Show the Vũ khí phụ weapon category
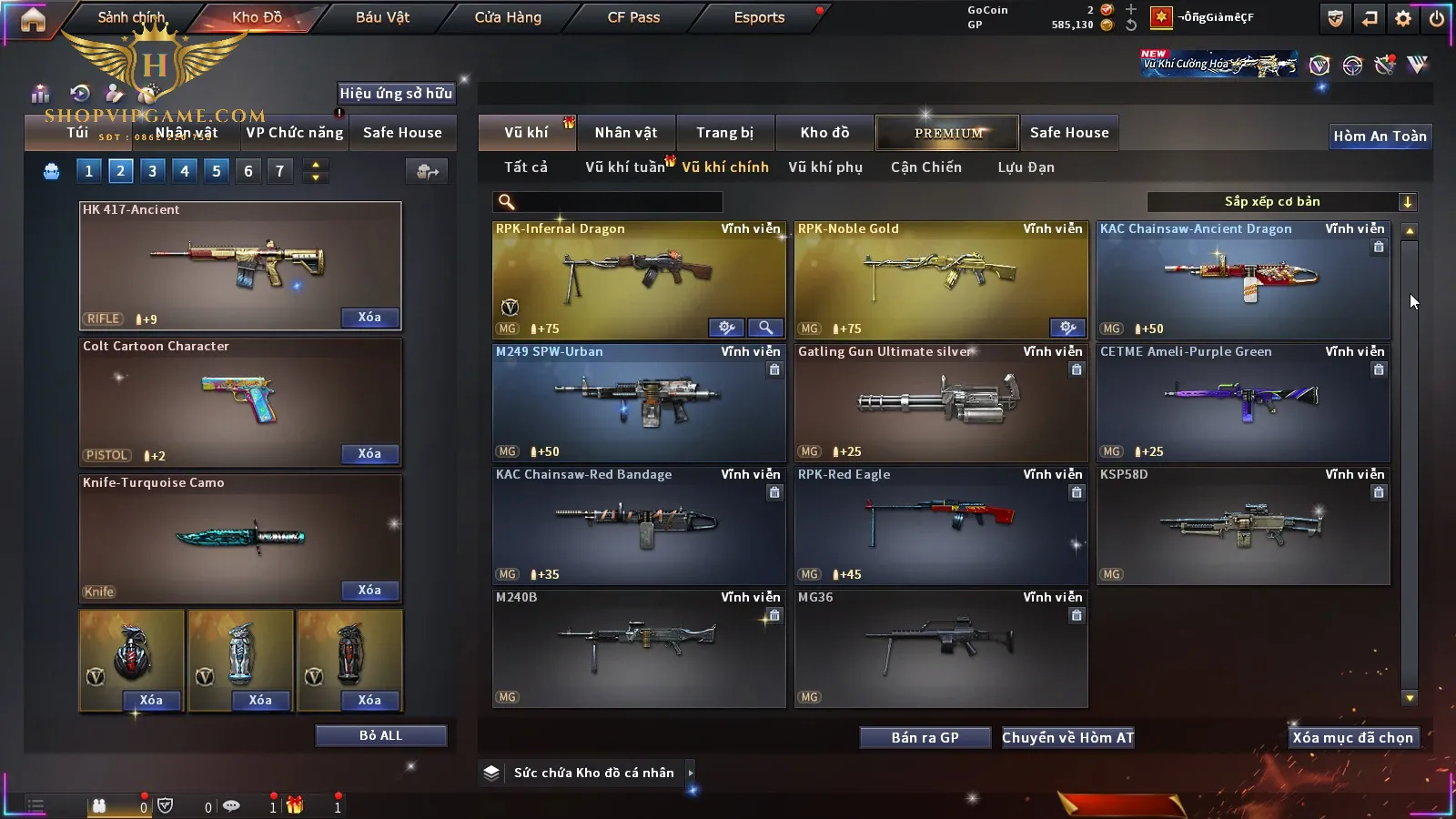Viewport: 1456px width, 819px height. coord(825,167)
